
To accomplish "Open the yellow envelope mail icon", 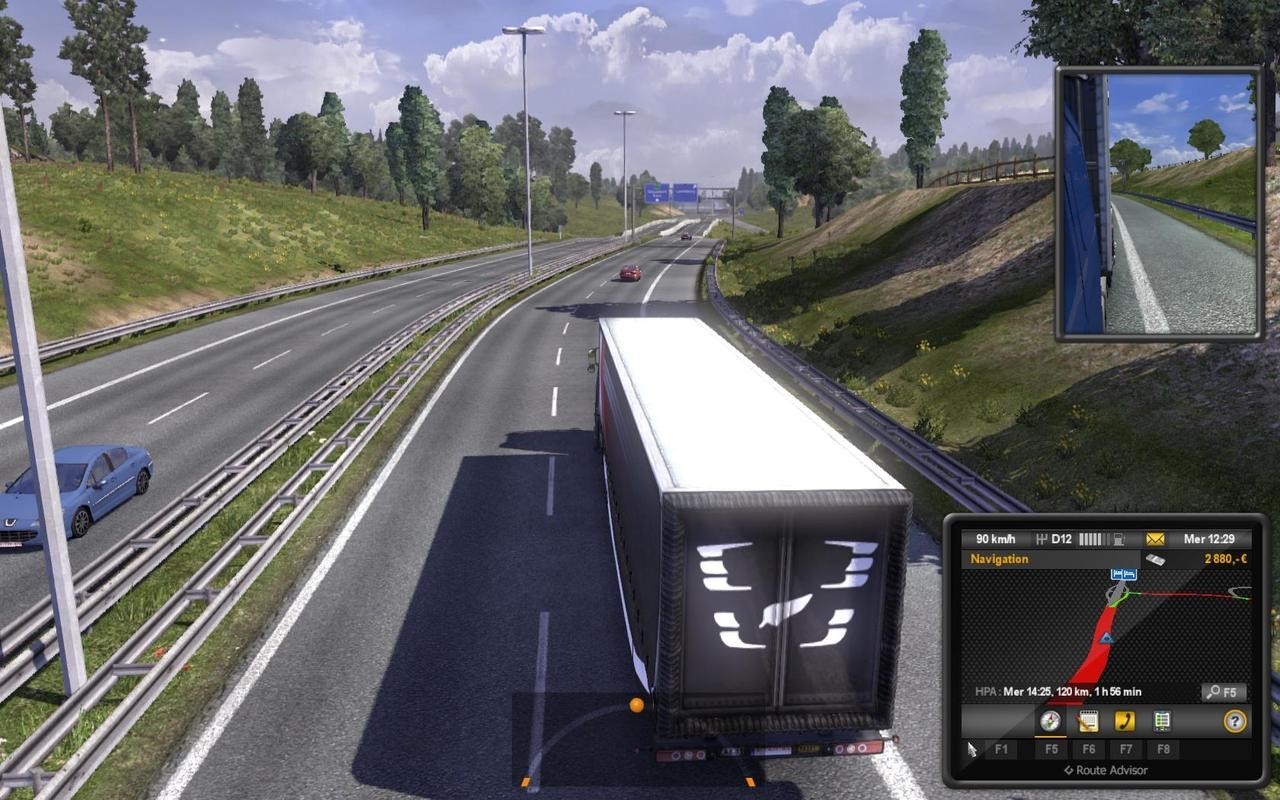I will [x=1154, y=537].
